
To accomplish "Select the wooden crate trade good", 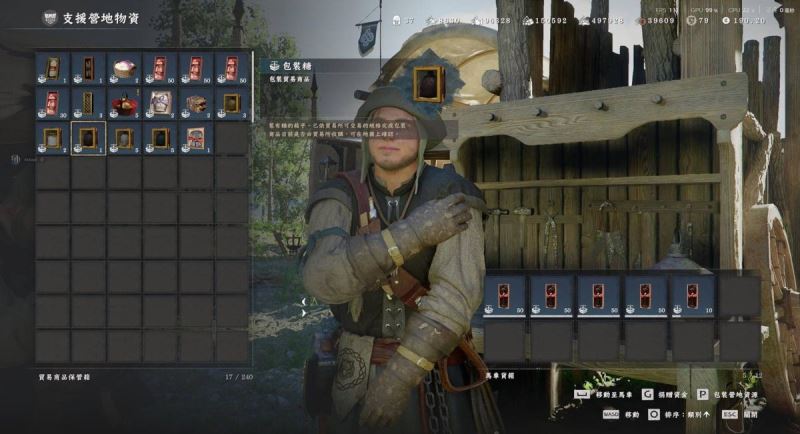I will pos(196,104).
